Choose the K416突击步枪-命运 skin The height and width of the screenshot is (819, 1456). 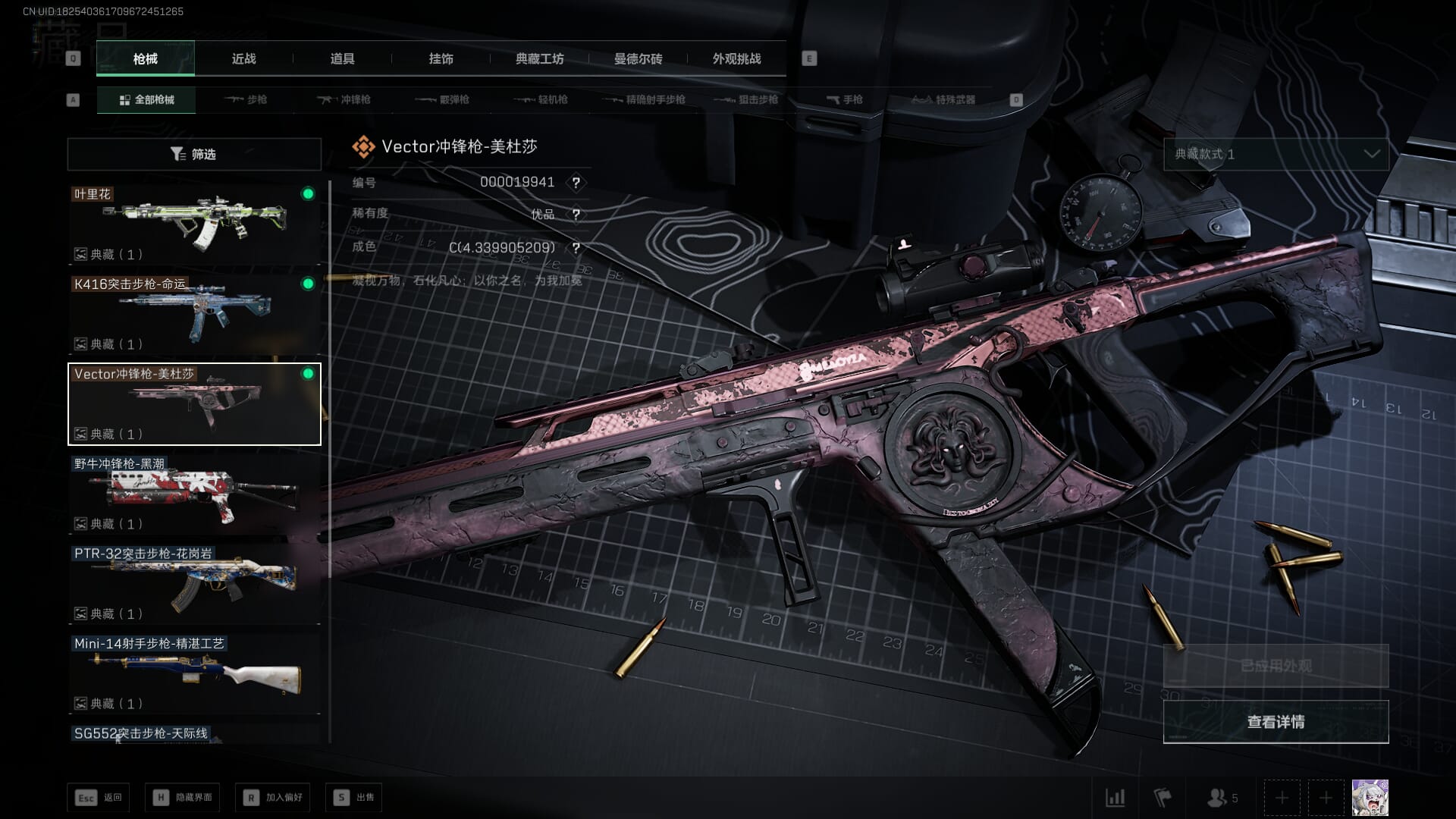pos(194,314)
